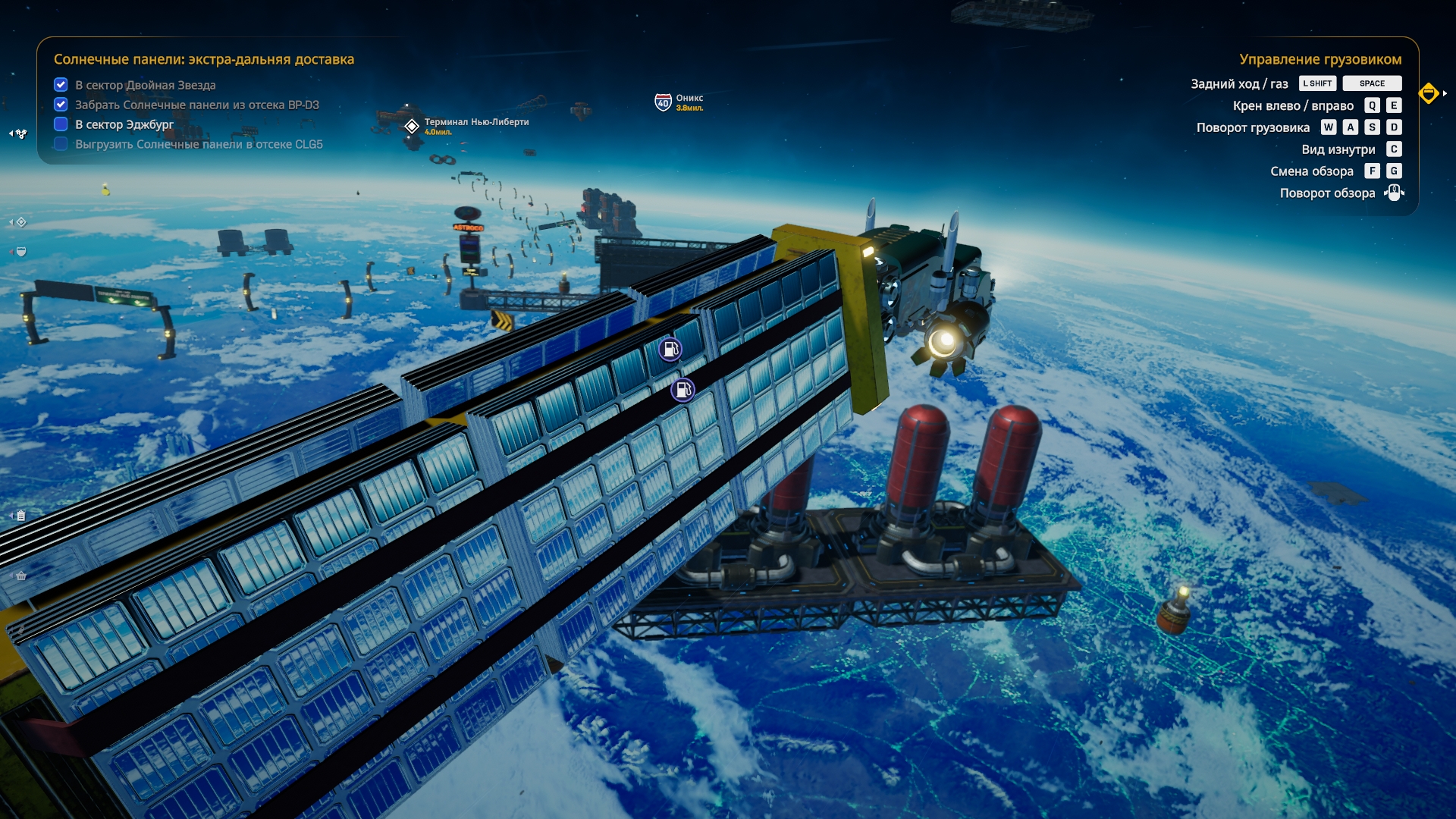Click the off-screen cluster marker icon

pyautogui.click(x=20, y=134)
